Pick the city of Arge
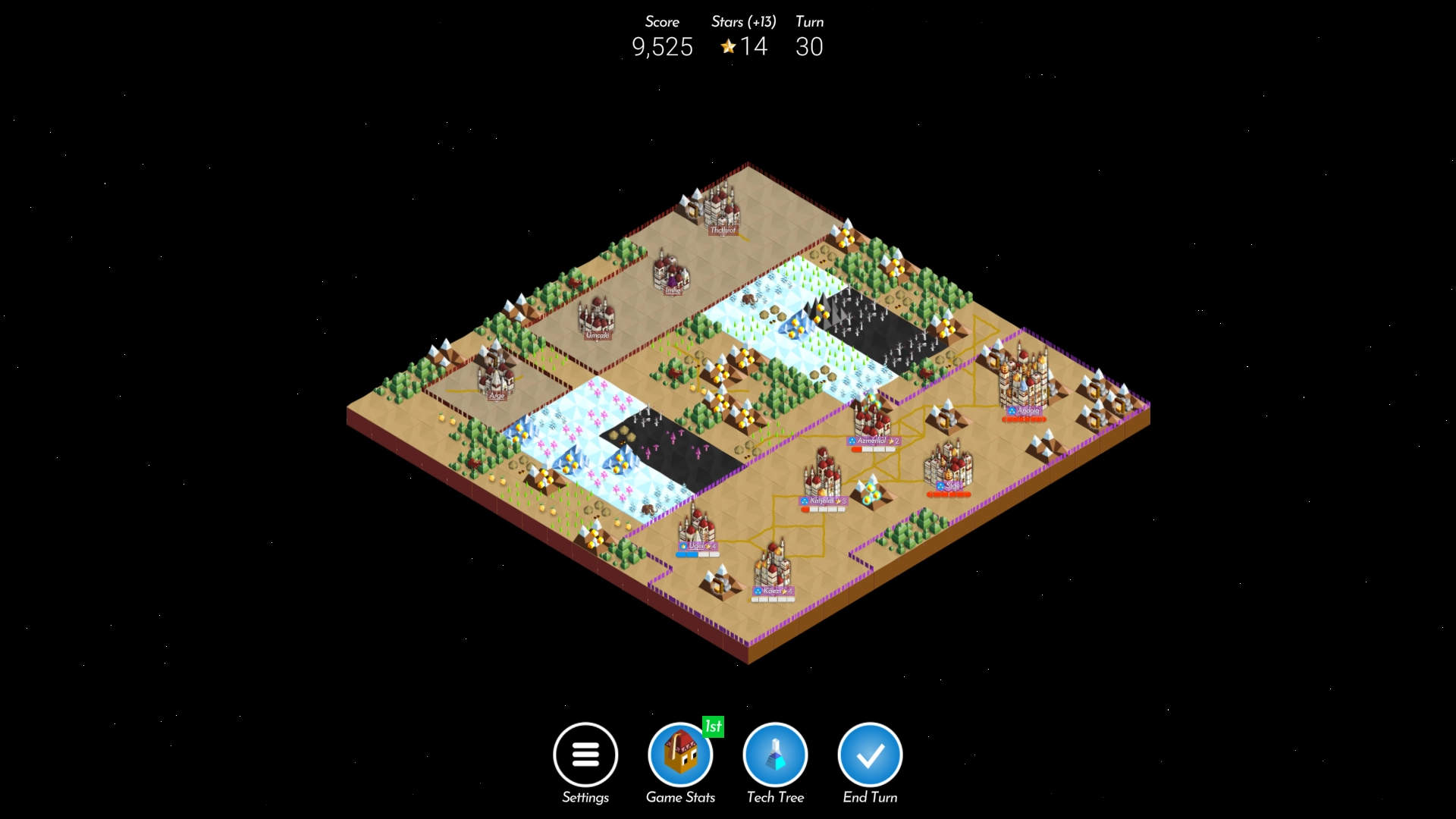1456x819 pixels. point(496,375)
